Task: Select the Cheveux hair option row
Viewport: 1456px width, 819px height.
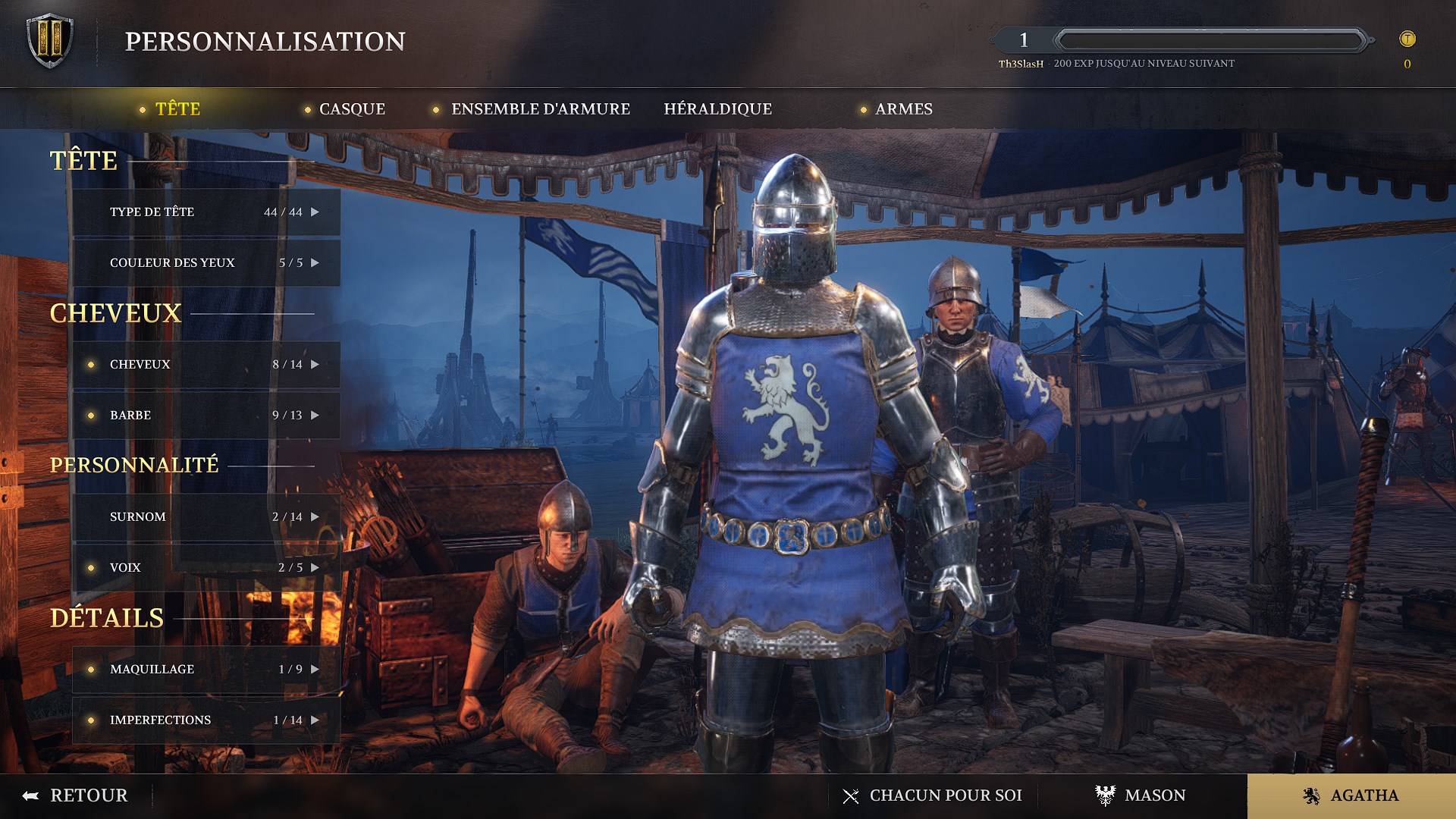Action: (x=206, y=365)
